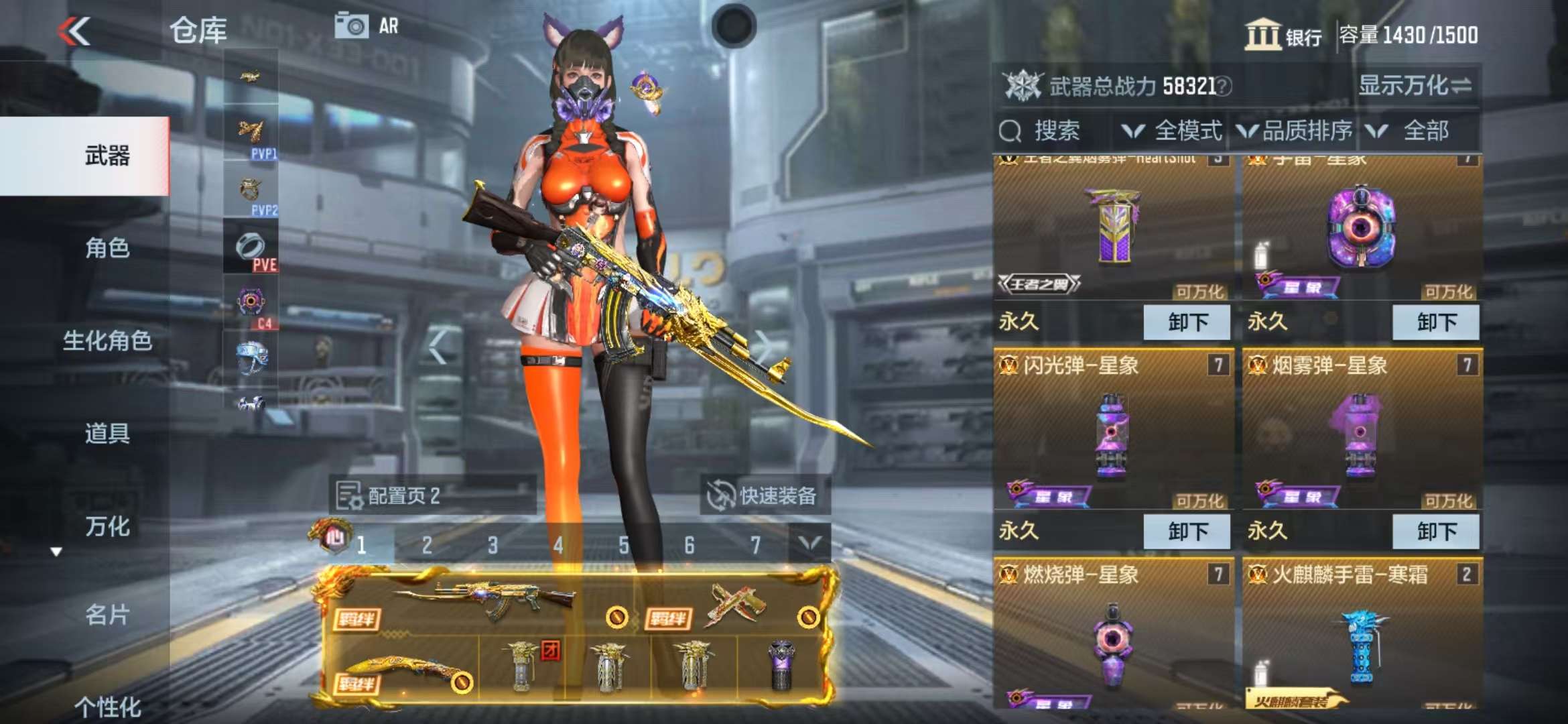The width and height of the screenshot is (1568, 724).
Task: Unequip the 闪光弹-星象 flashbang
Action: pos(1187,532)
